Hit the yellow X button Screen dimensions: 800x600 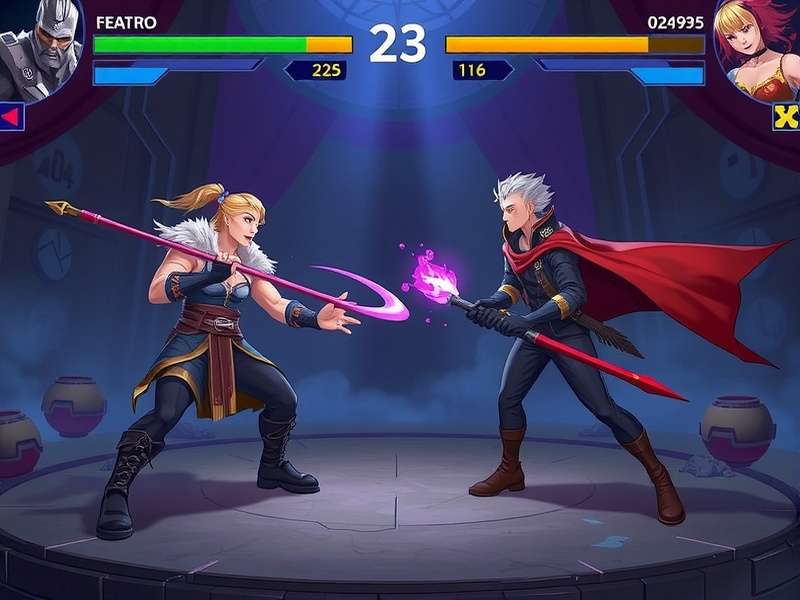coord(786,117)
